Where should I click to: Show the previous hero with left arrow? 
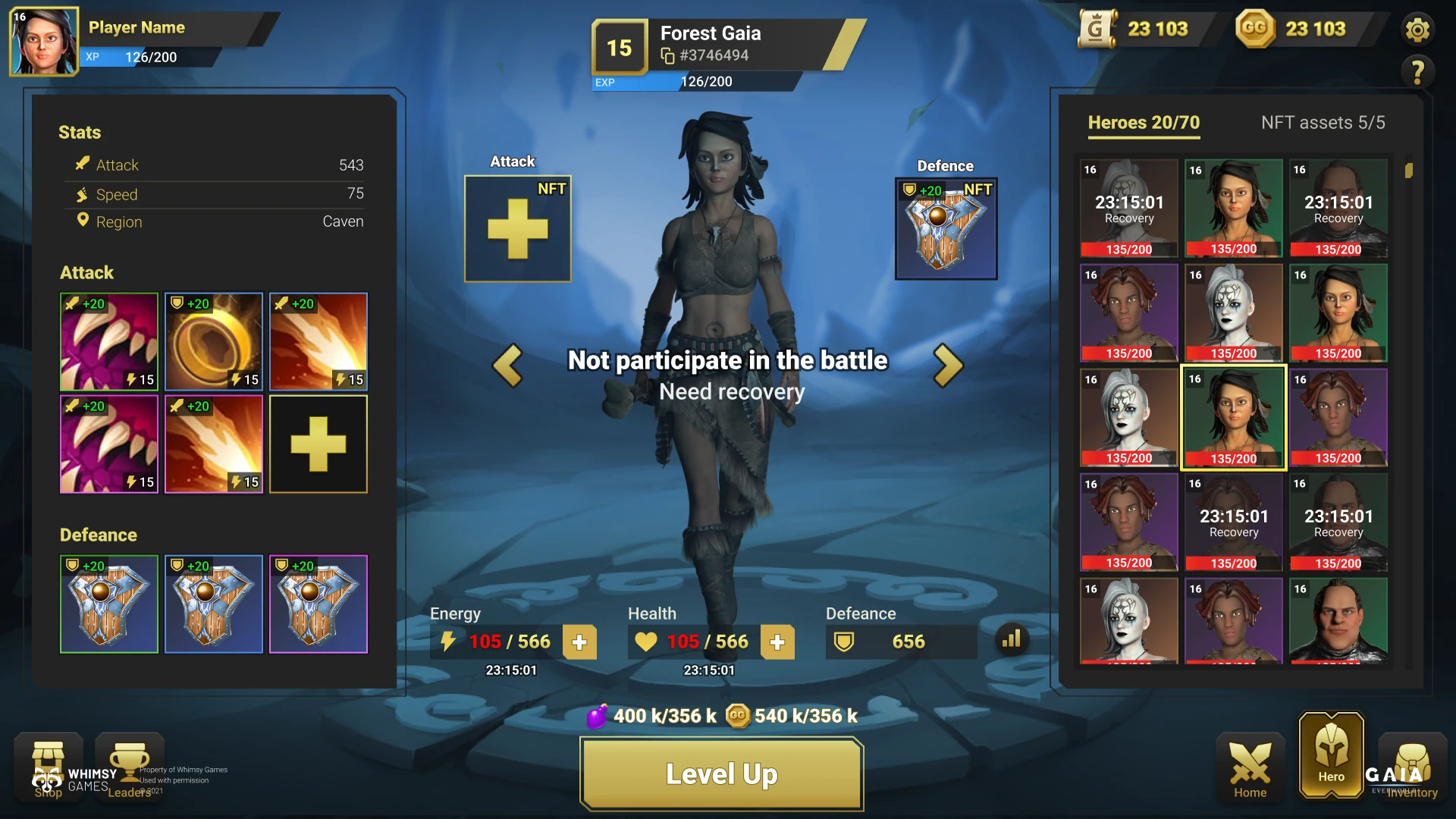(x=507, y=366)
